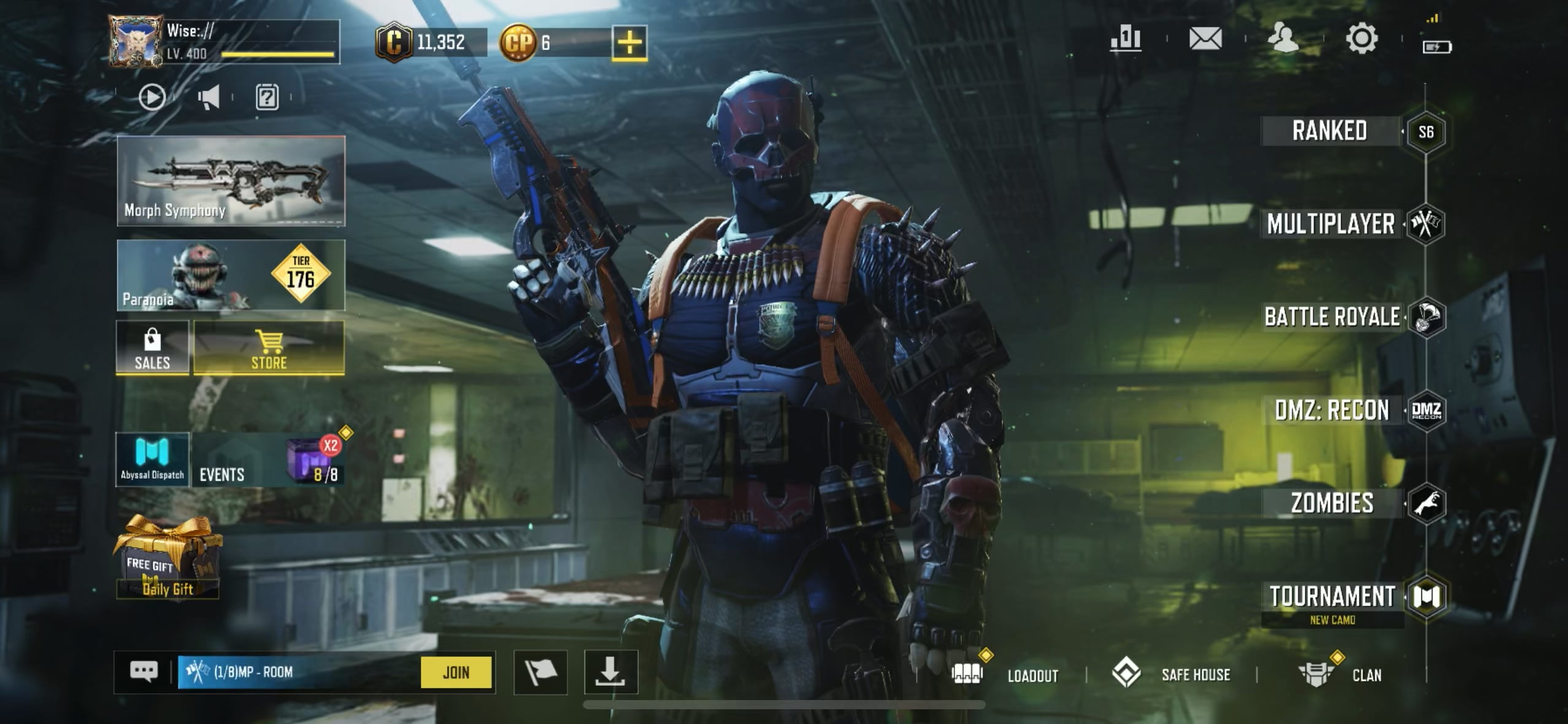View the Paranoia battle pass tier banner

pos(231,275)
